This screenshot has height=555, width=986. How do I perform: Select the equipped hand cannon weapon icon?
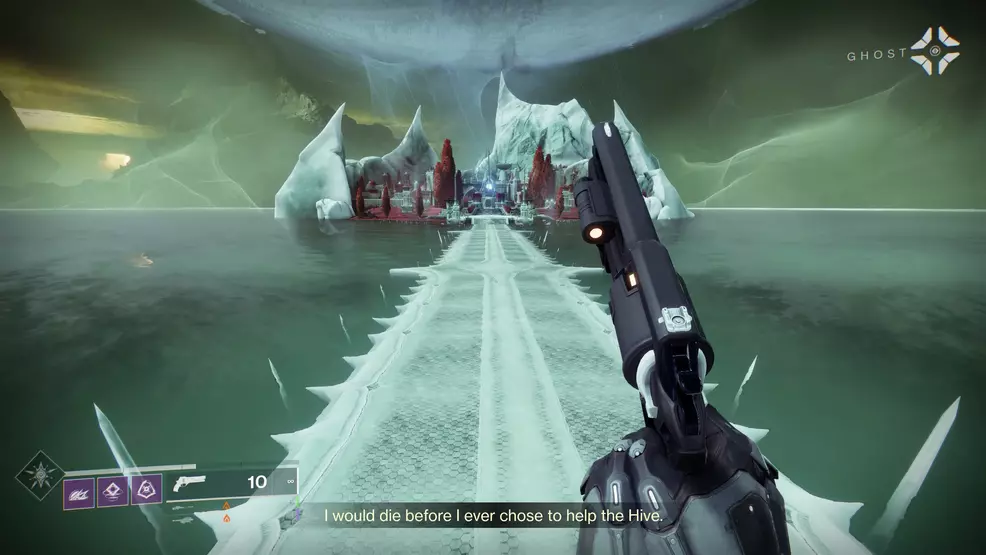187,483
